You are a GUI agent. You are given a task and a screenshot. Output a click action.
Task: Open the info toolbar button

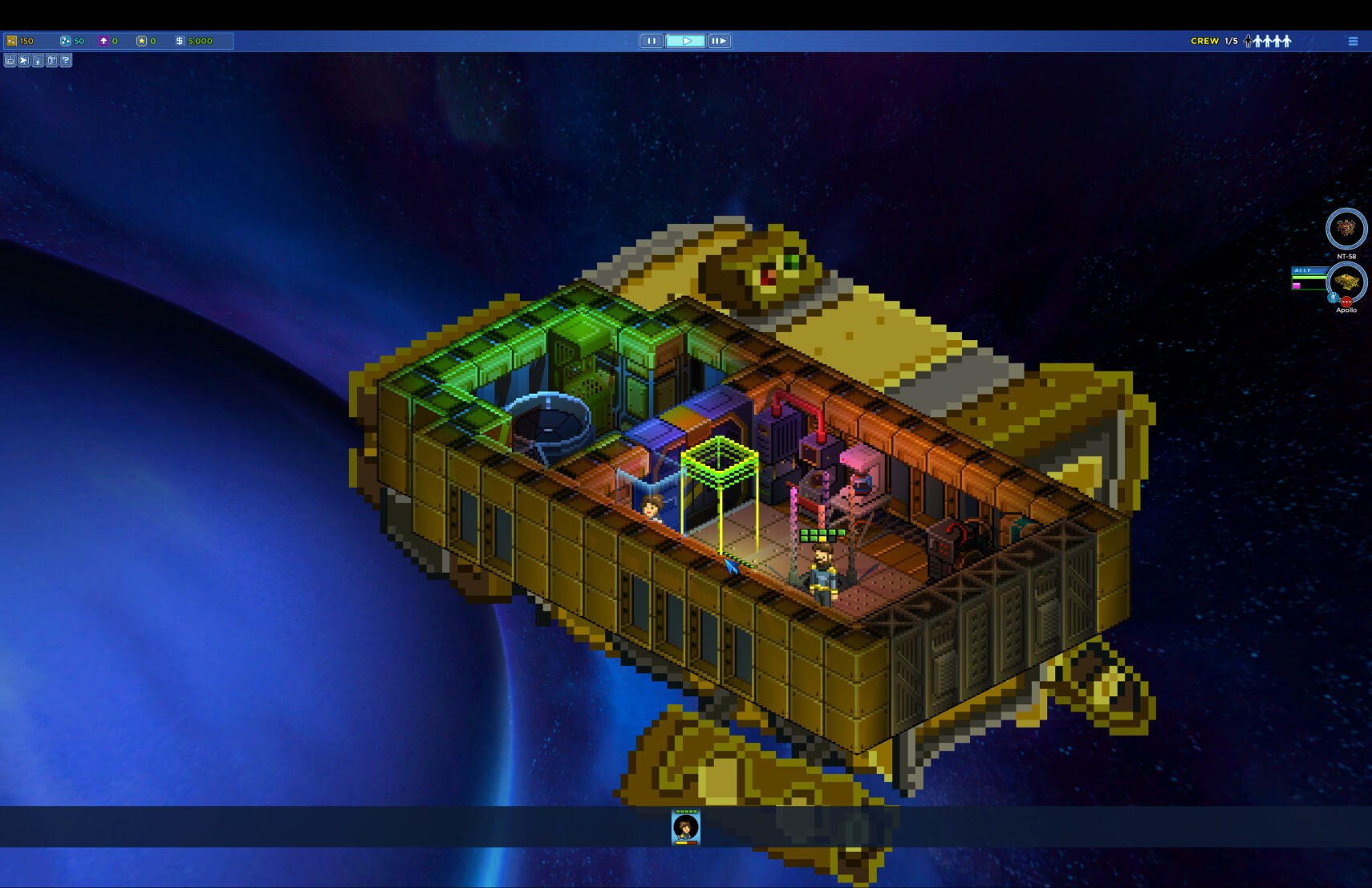pos(38,61)
